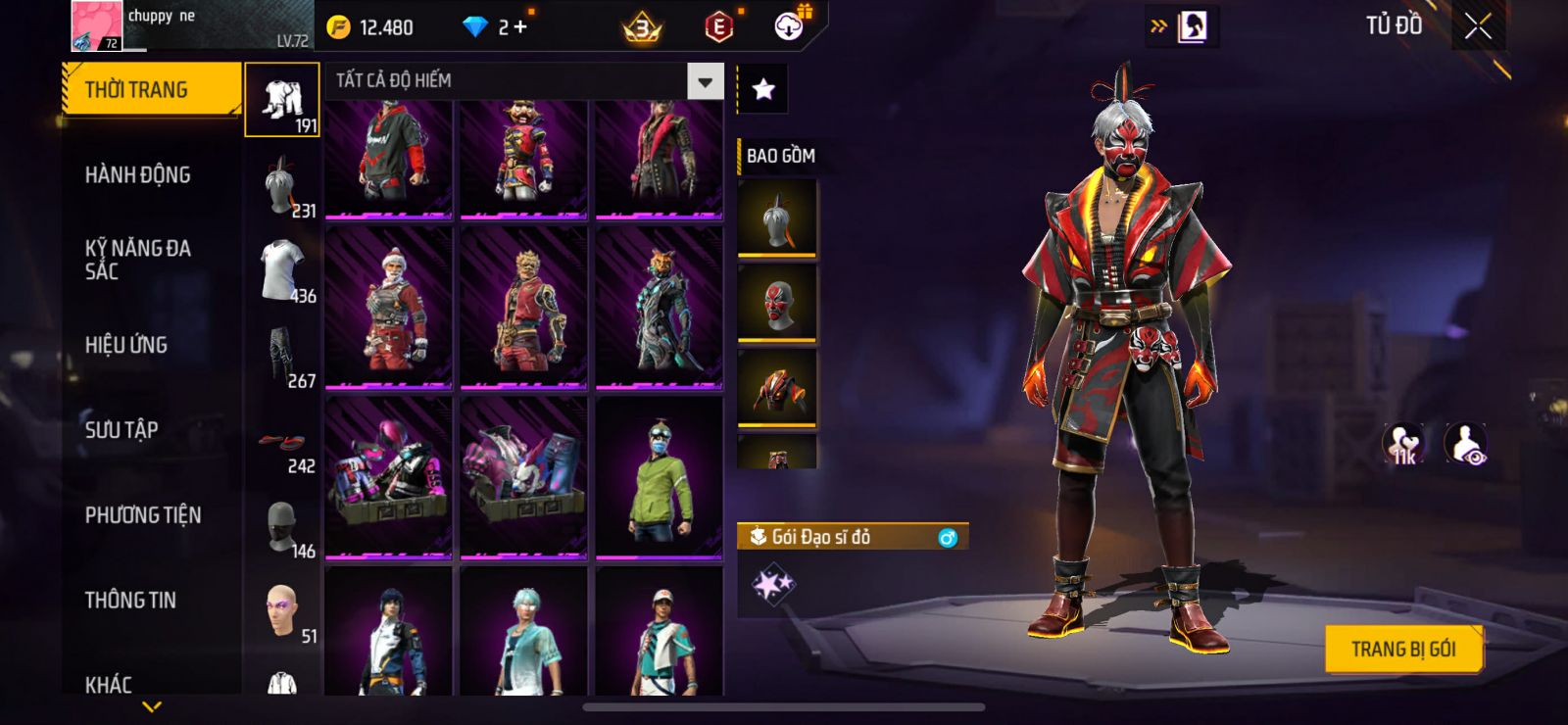The height and width of the screenshot is (725, 1568).
Task: Choose the green jacket masked outfit
Action: [x=659, y=478]
